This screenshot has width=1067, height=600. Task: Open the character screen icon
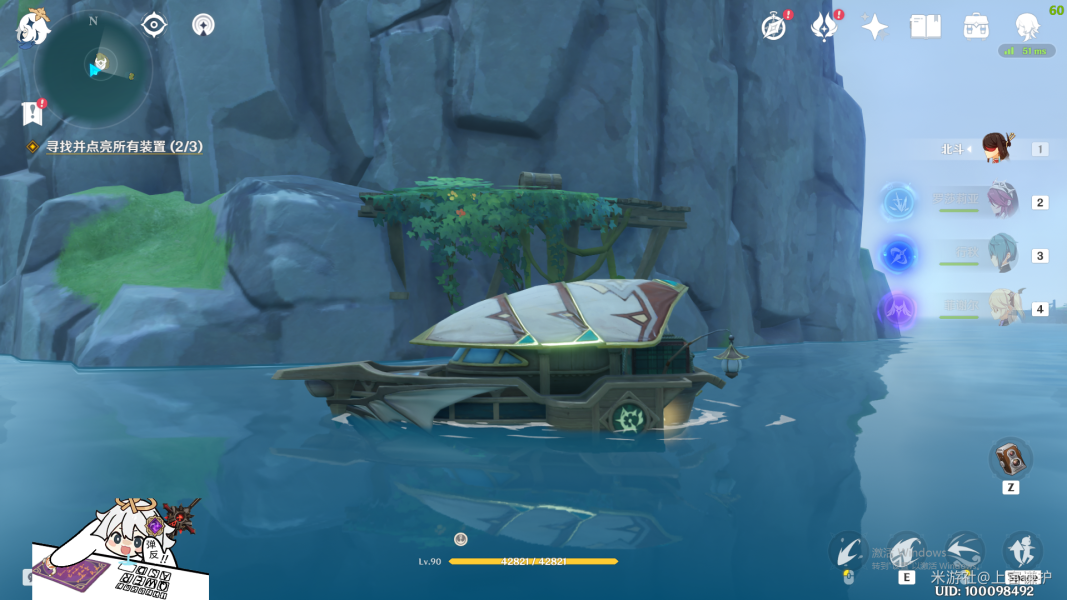[1026, 27]
